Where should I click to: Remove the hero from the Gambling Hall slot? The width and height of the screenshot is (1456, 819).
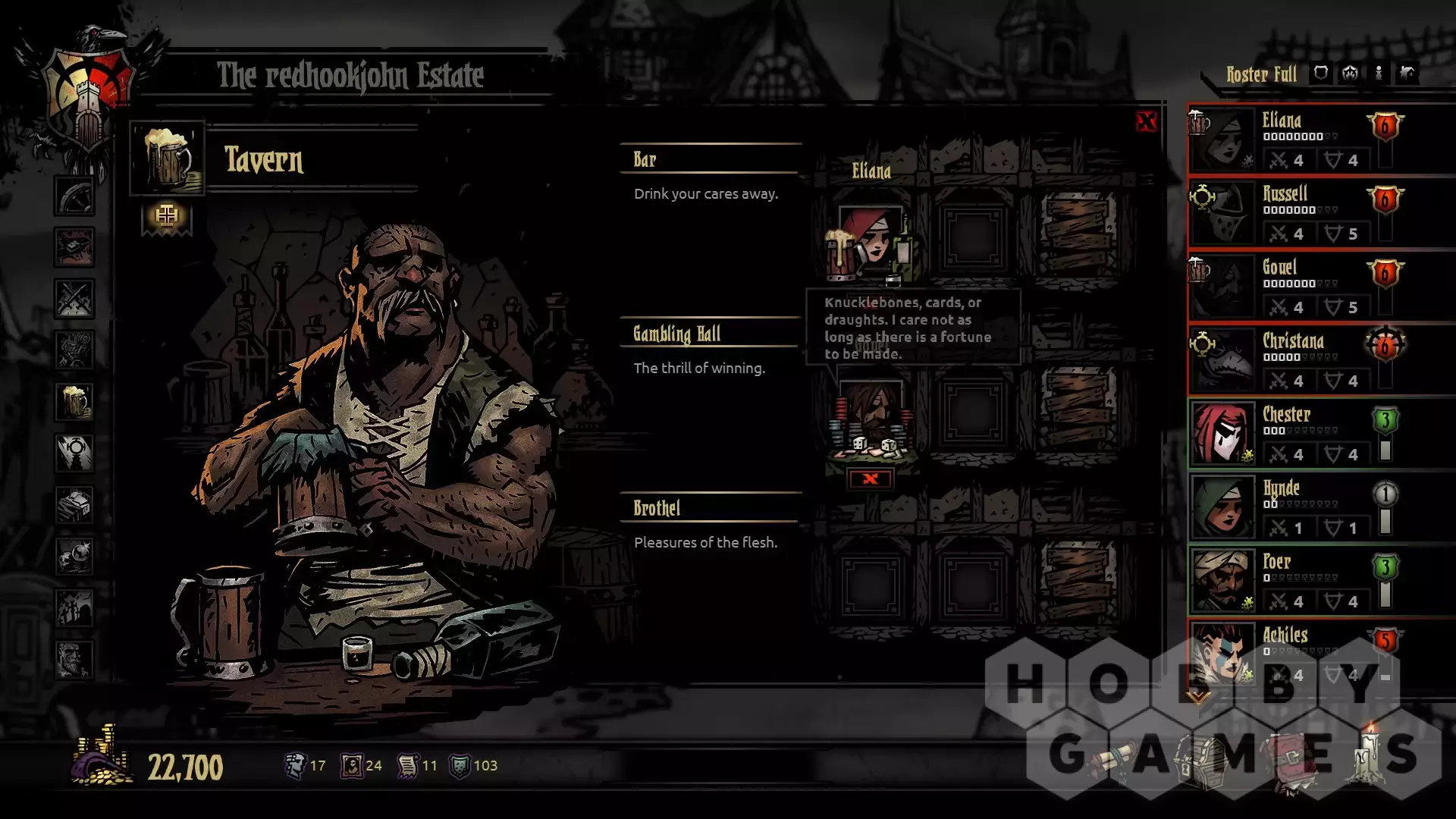[x=871, y=479]
